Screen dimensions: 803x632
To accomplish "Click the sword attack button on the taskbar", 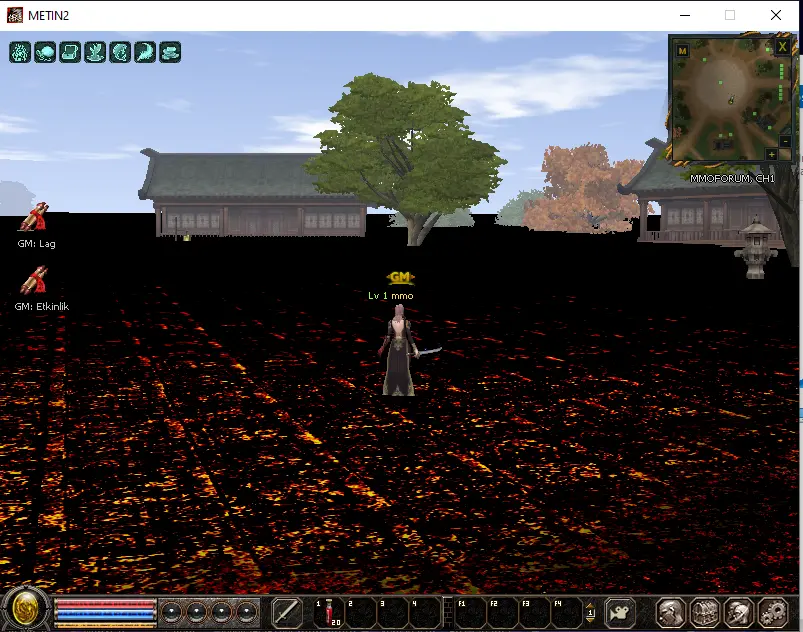I will [x=287, y=612].
